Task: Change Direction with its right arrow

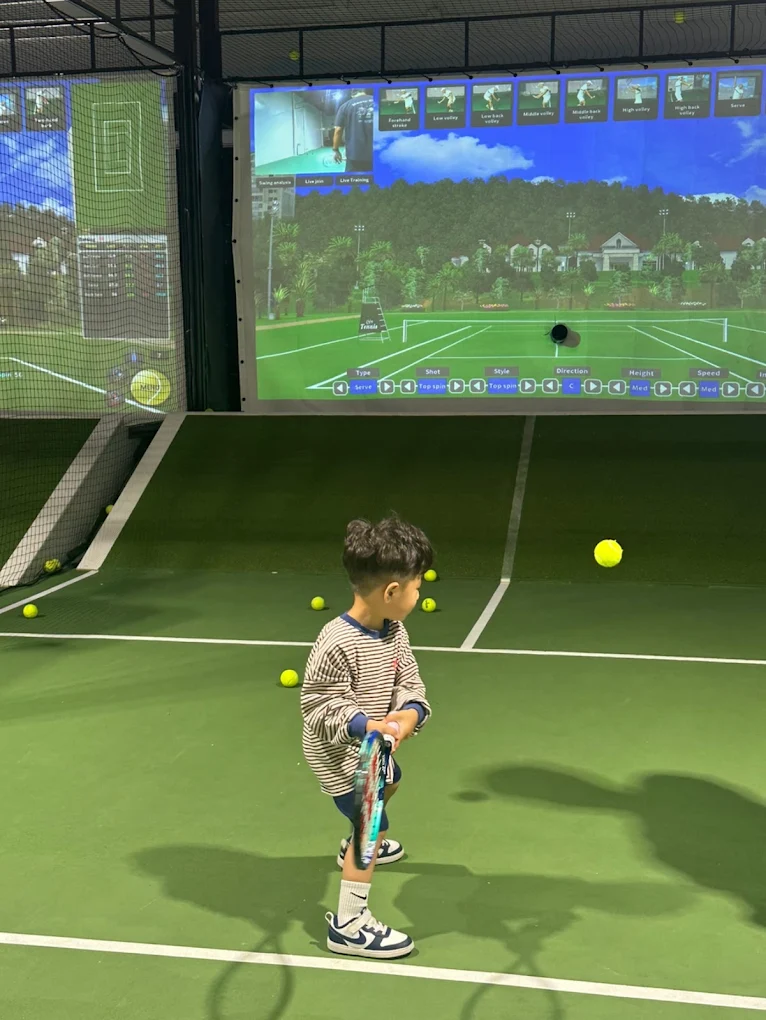Action: [x=593, y=386]
